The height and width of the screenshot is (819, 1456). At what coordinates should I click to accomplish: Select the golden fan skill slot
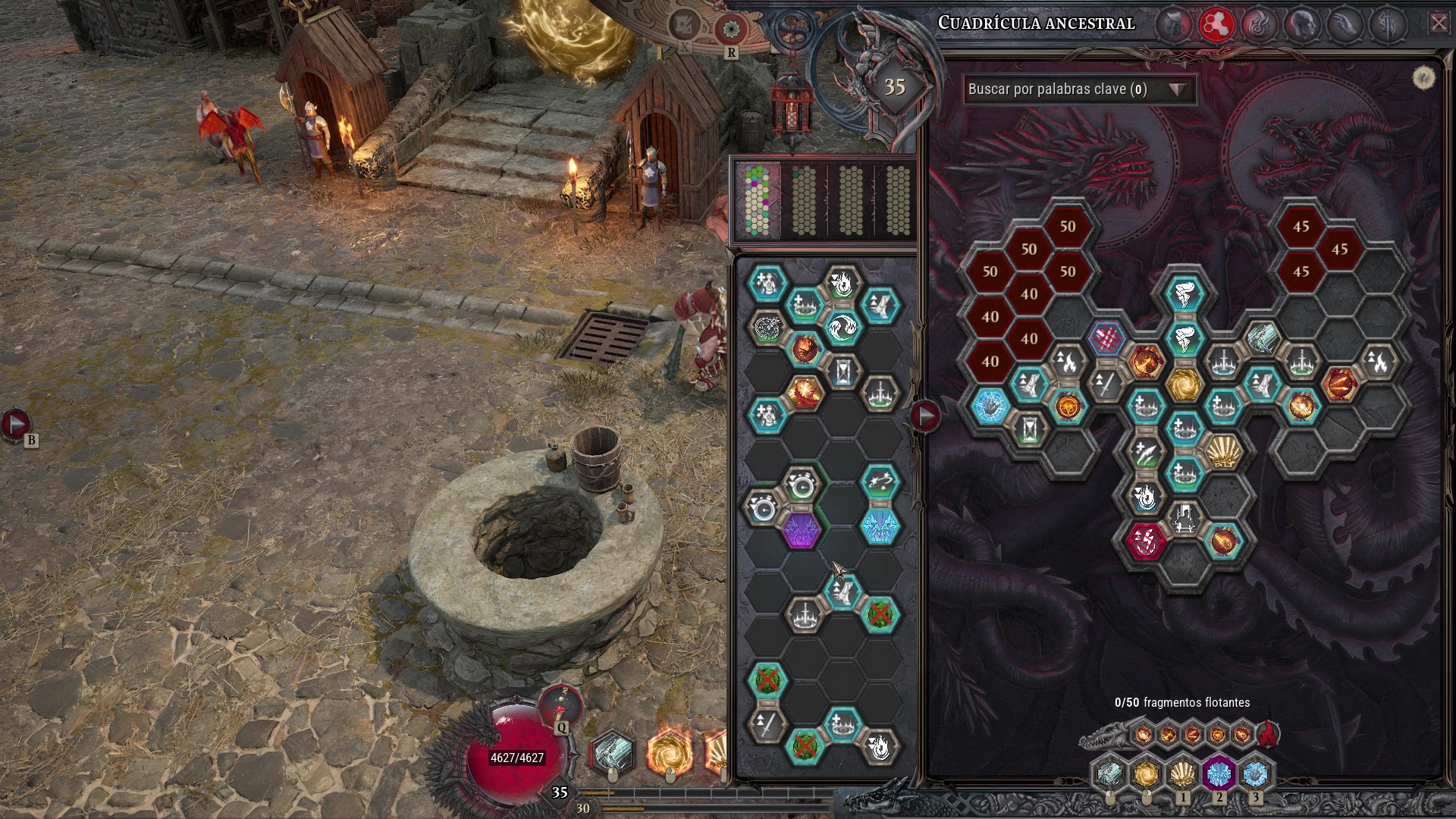1182,774
